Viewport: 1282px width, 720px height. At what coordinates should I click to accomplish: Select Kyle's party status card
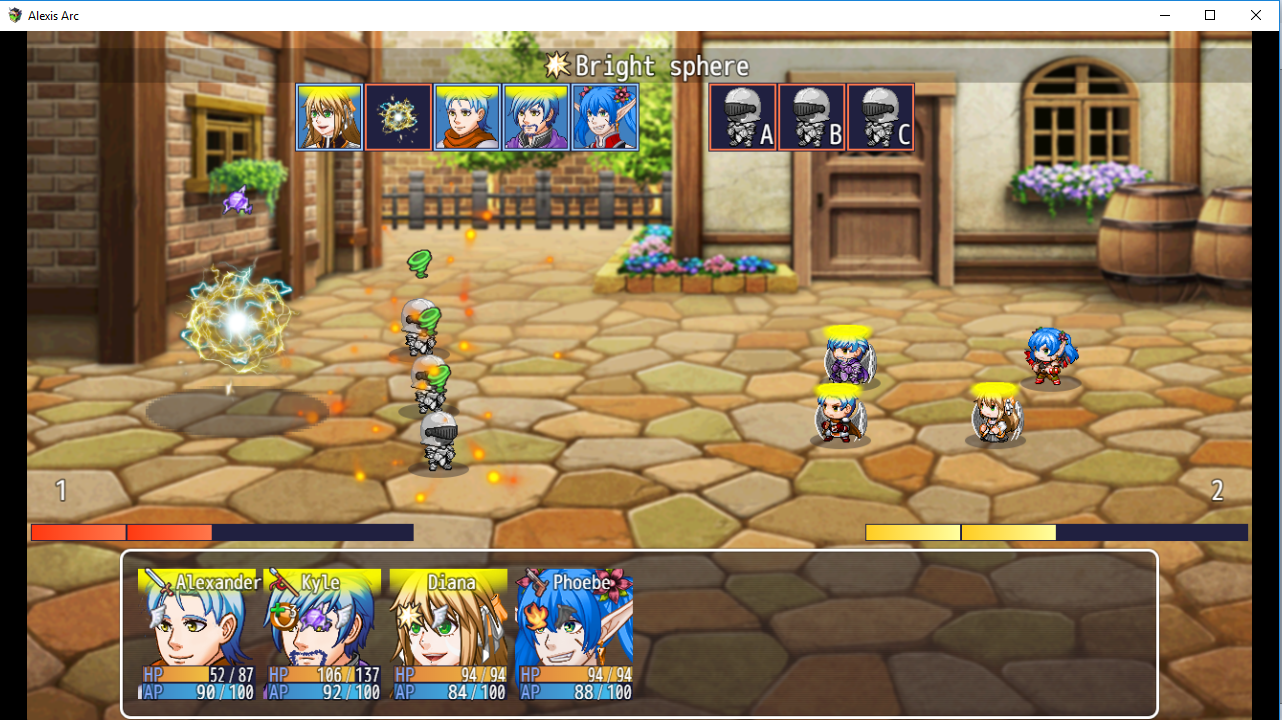coord(323,634)
